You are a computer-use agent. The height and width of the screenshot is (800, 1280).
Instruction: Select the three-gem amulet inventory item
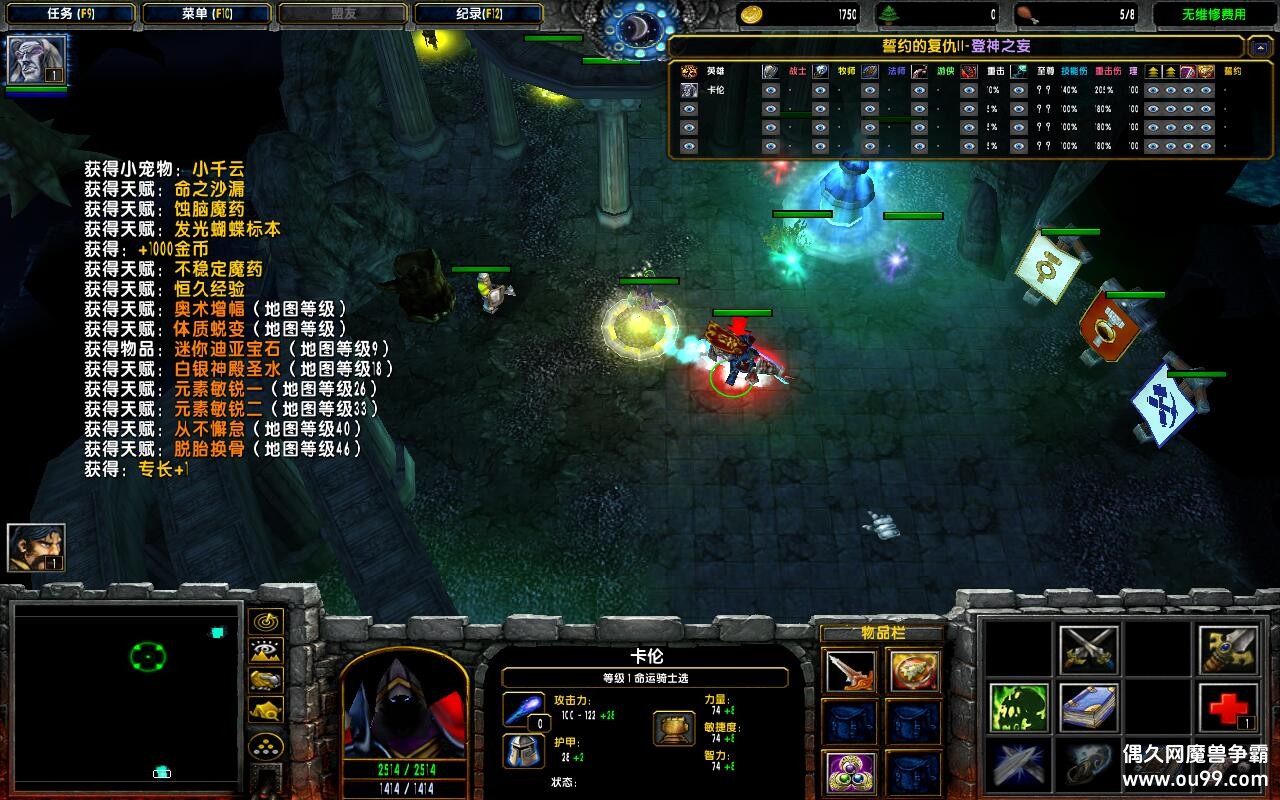tap(851, 773)
